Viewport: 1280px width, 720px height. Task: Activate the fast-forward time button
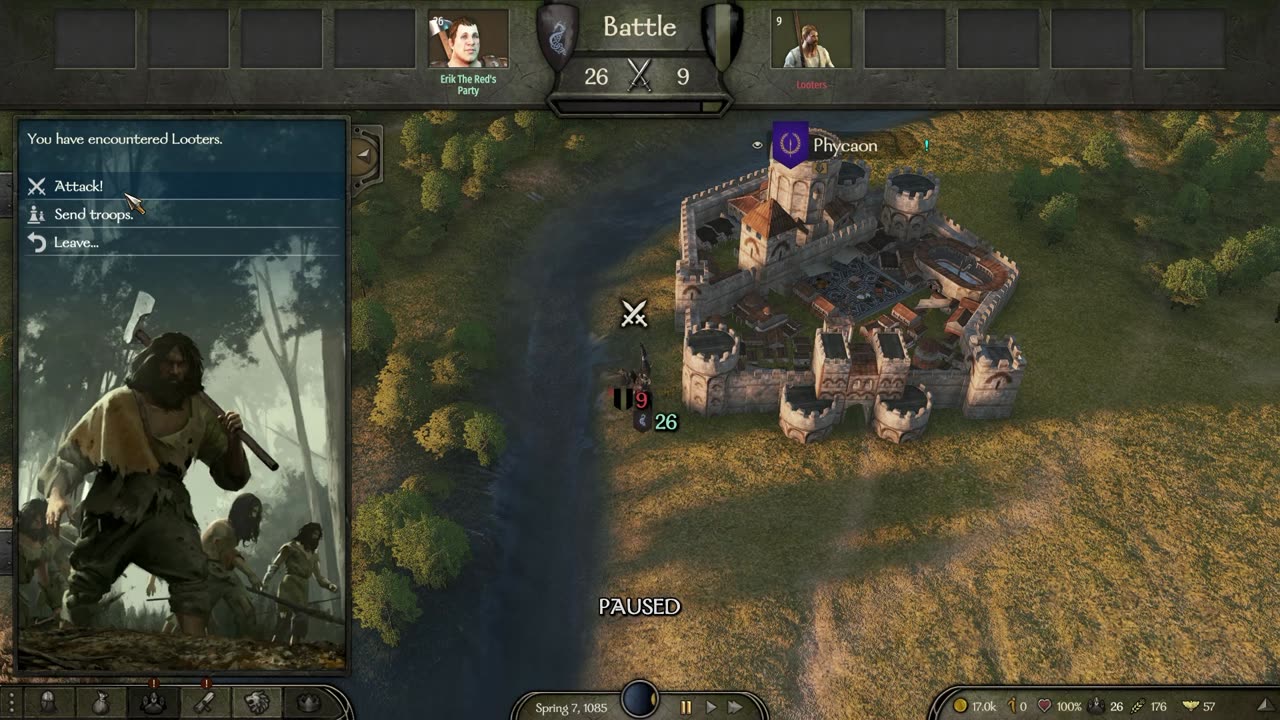click(736, 707)
